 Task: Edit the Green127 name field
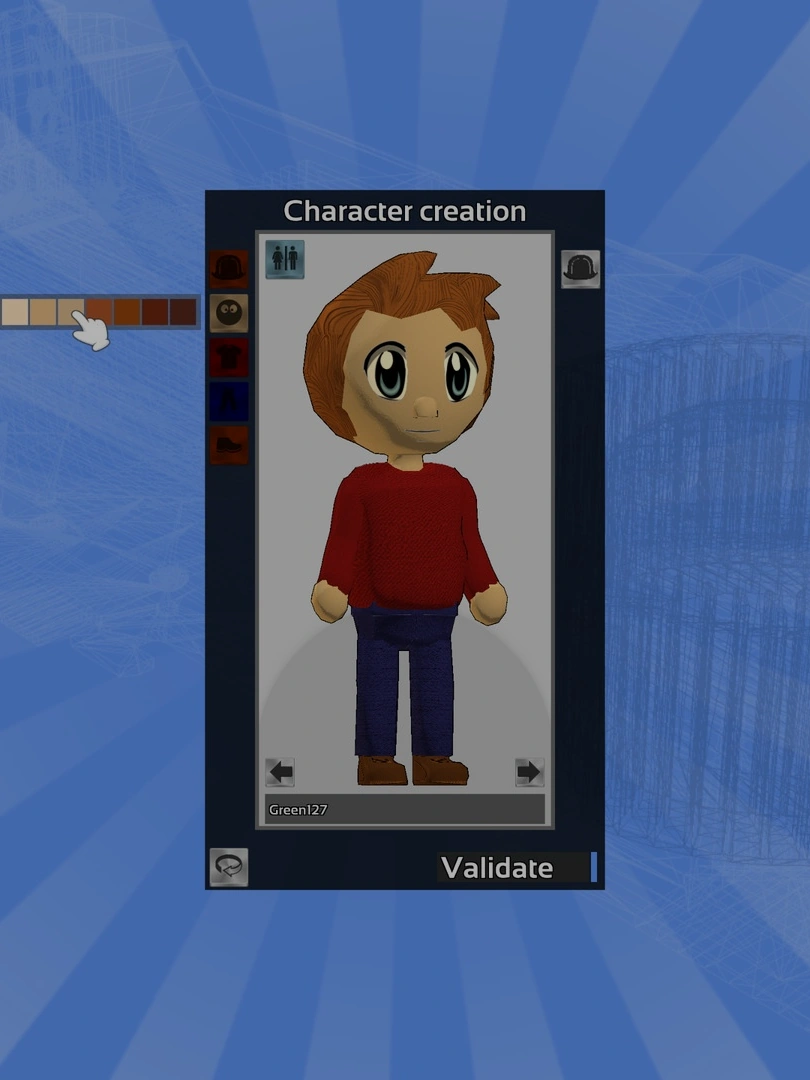(405, 810)
